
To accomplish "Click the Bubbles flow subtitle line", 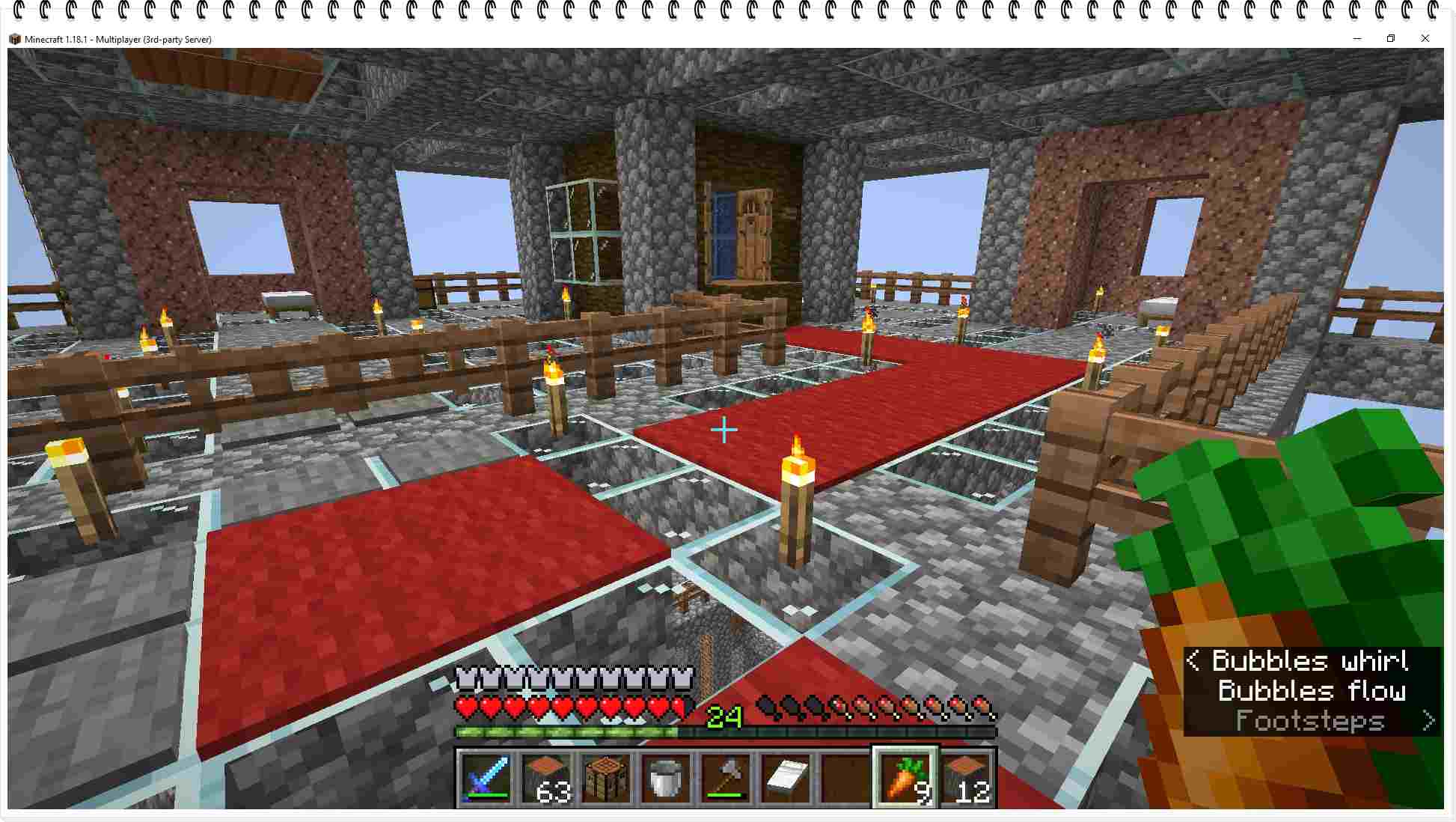I will (1311, 691).
